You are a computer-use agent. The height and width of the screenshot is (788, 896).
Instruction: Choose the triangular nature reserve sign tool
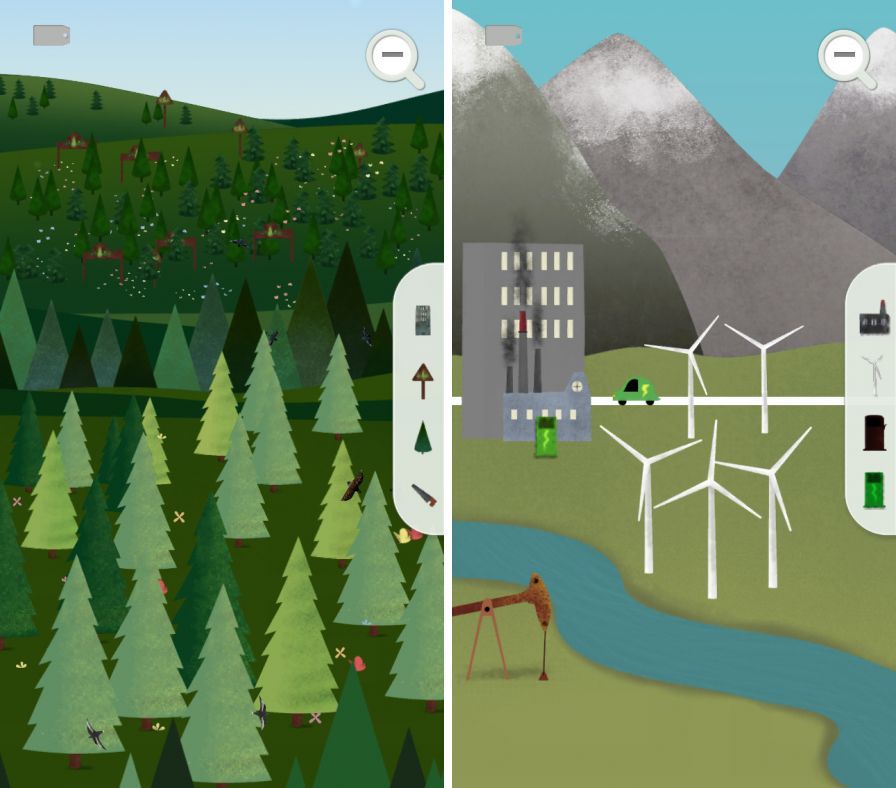click(x=423, y=379)
